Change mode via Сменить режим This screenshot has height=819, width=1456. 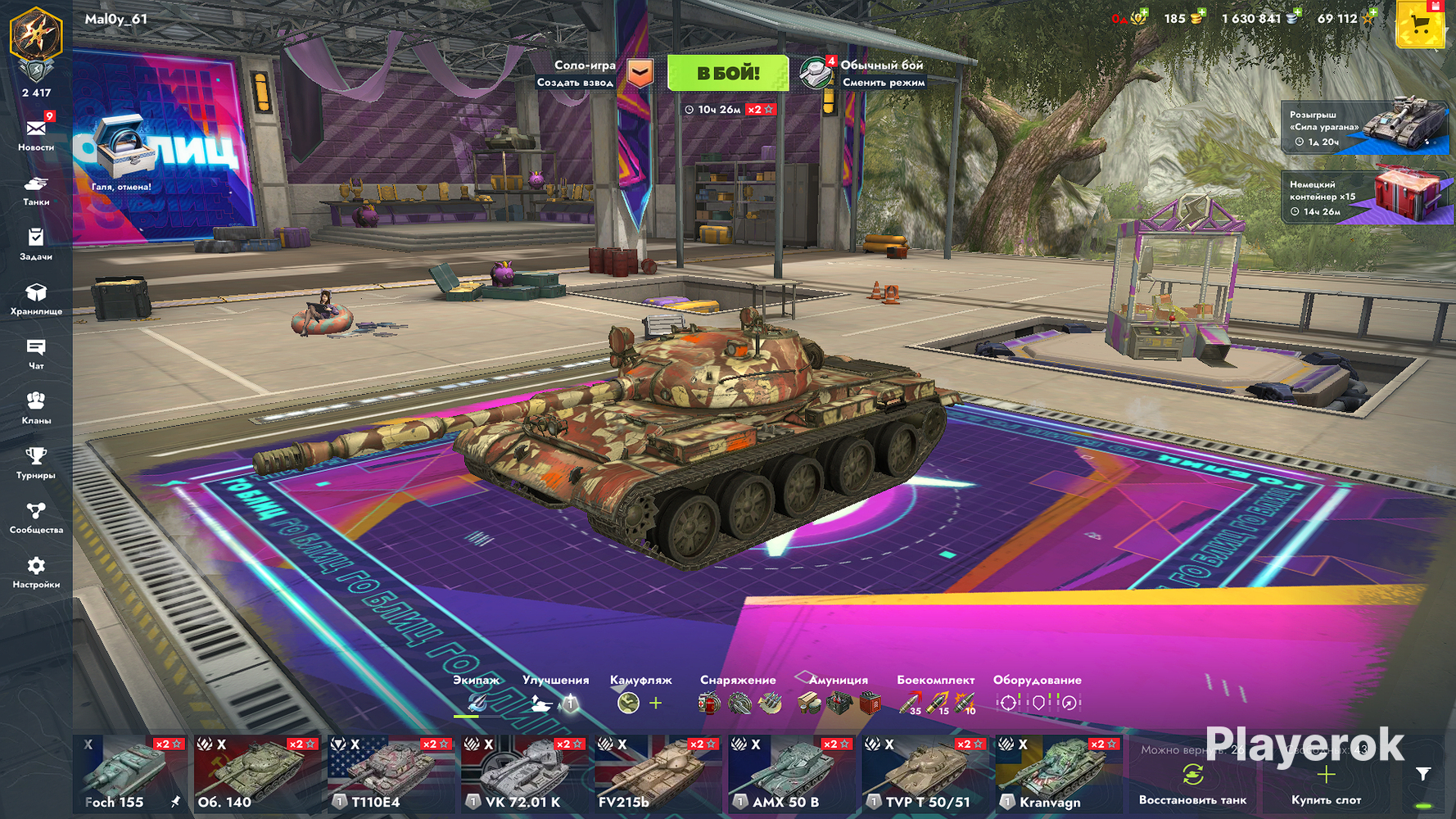click(x=883, y=83)
